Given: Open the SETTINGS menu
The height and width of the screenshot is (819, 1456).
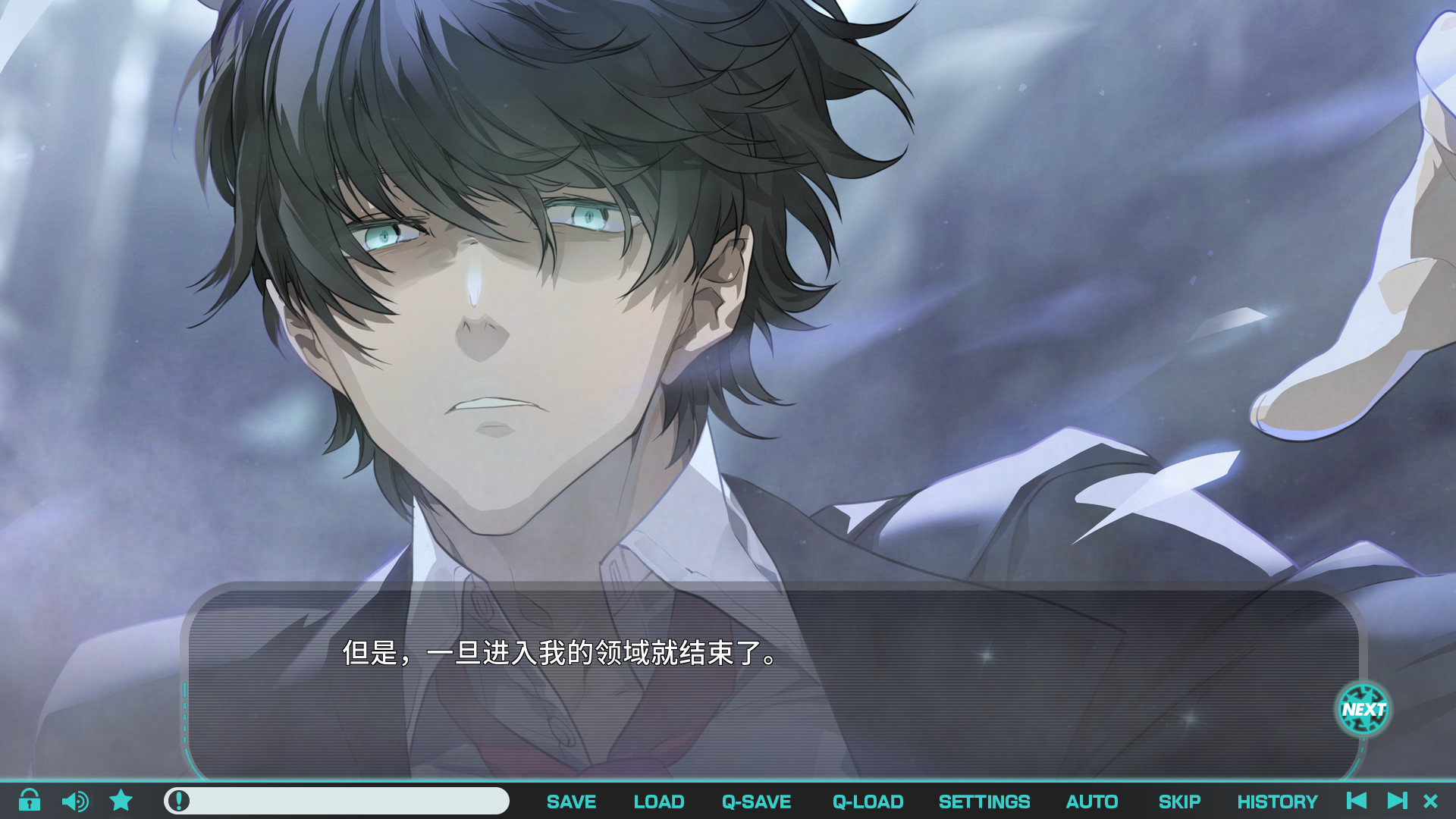Looking at the screenshot, I should point(984,801).
